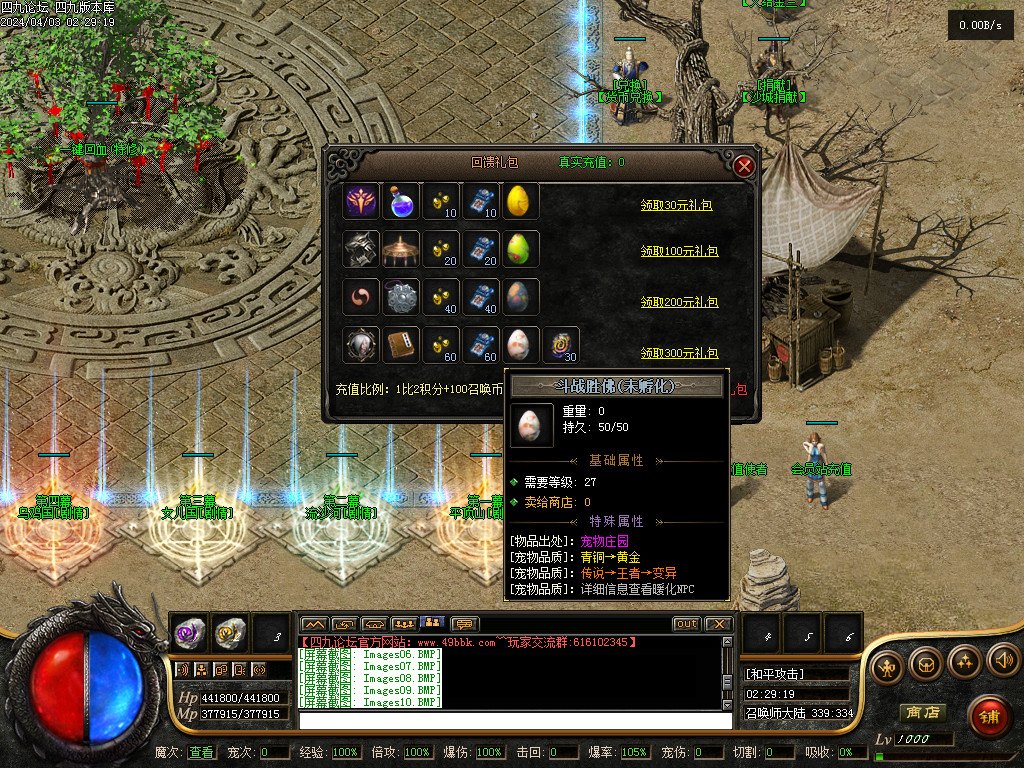Claim the 领取300元礼包 reward

[679, 353]
